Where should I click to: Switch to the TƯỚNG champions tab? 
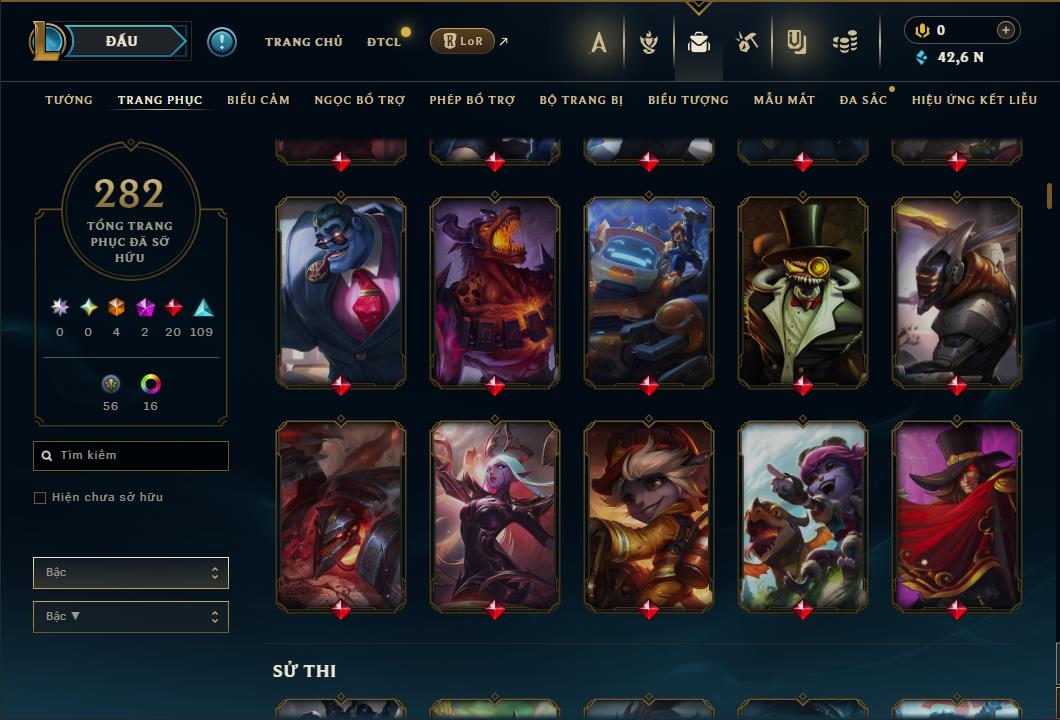click(69, 100)
